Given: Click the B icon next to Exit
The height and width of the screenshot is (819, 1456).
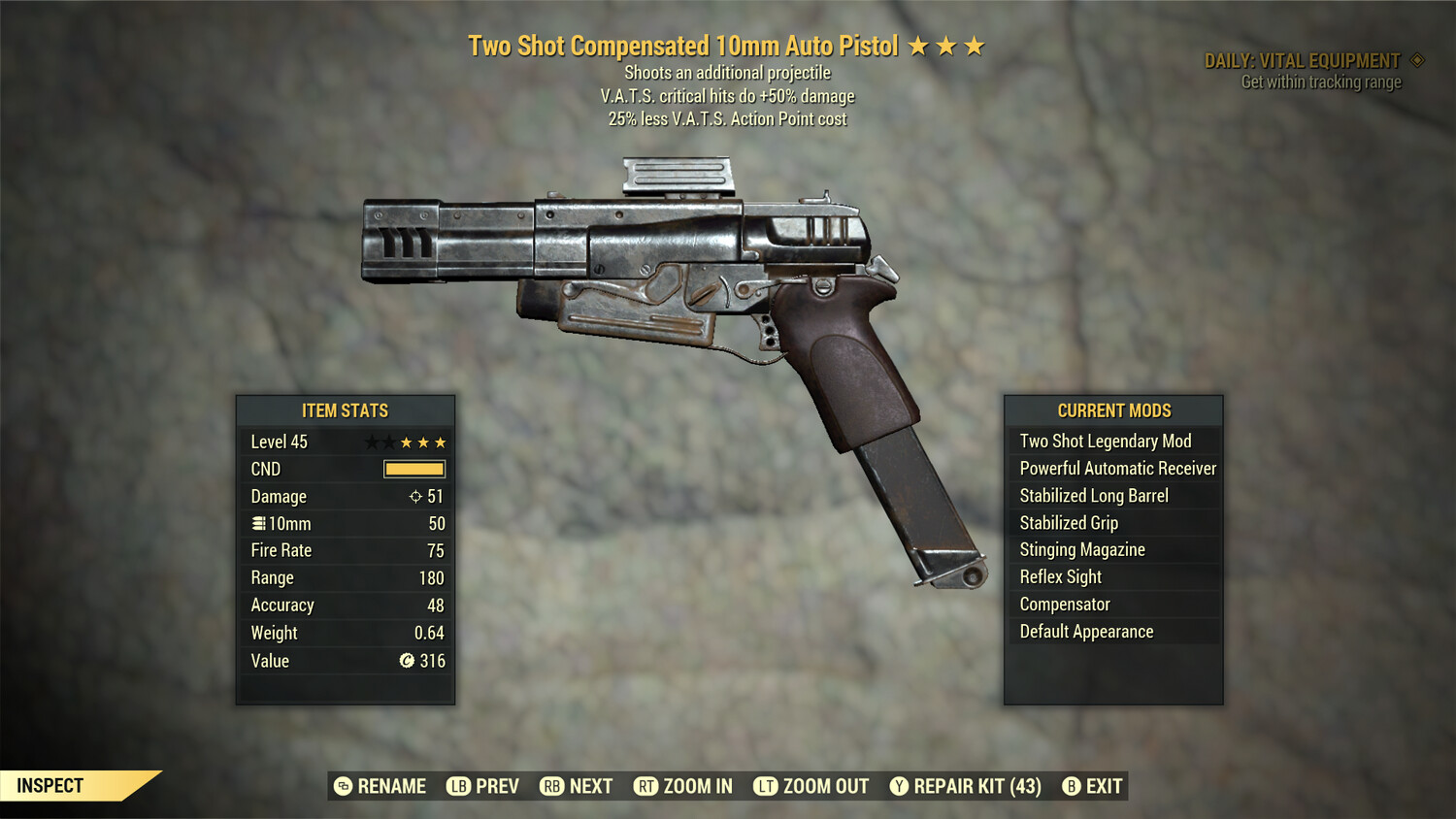Looking at the screenshot, I should click(1072, 786).
